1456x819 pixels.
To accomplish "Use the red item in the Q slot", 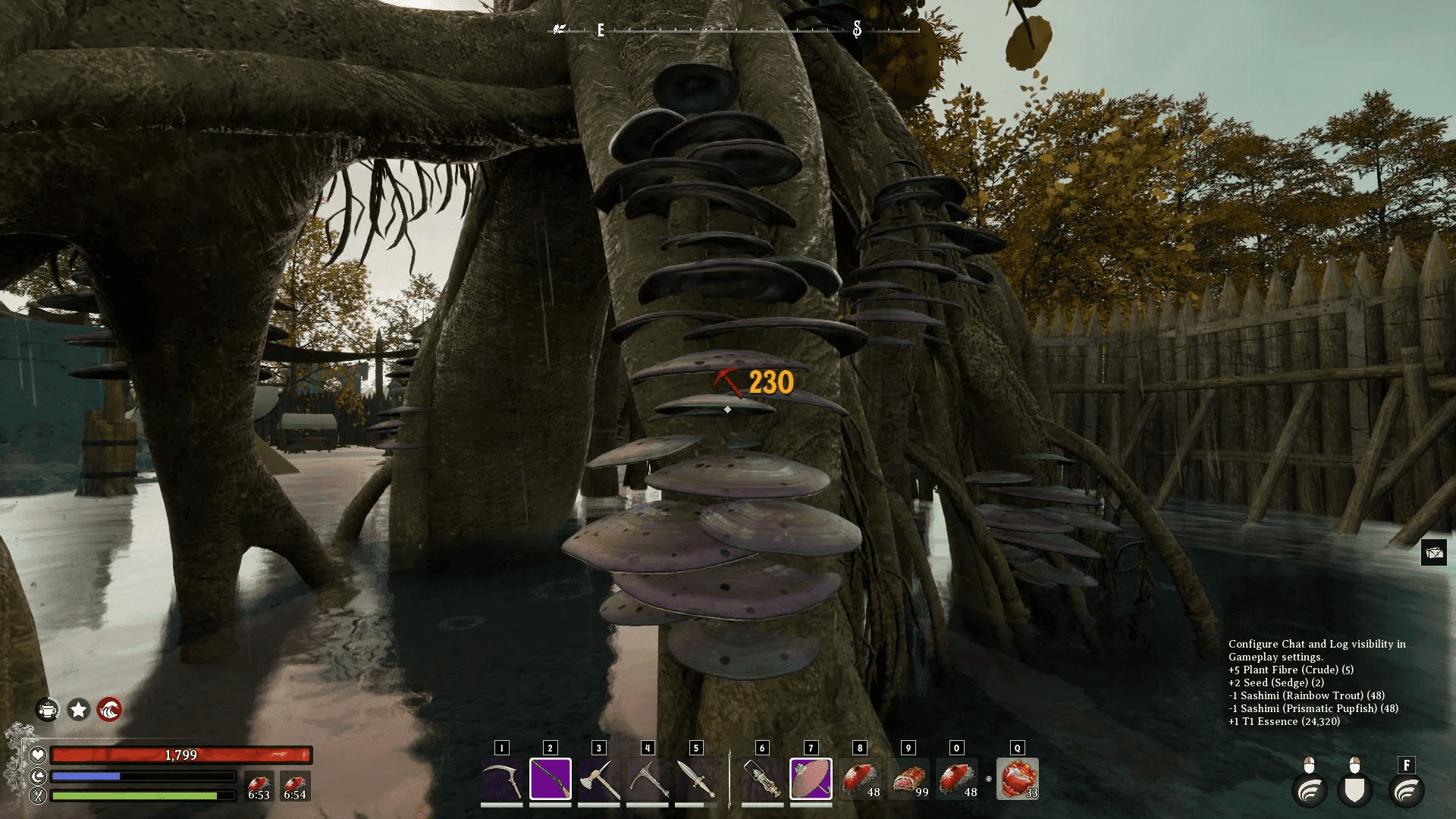I will [x=1018, y=779].
